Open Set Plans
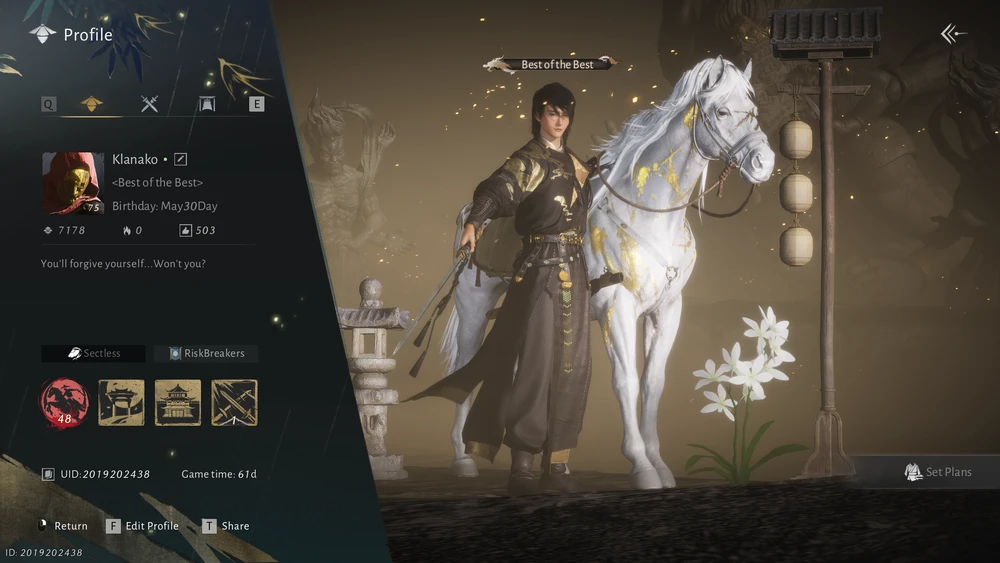 (937, 472)
